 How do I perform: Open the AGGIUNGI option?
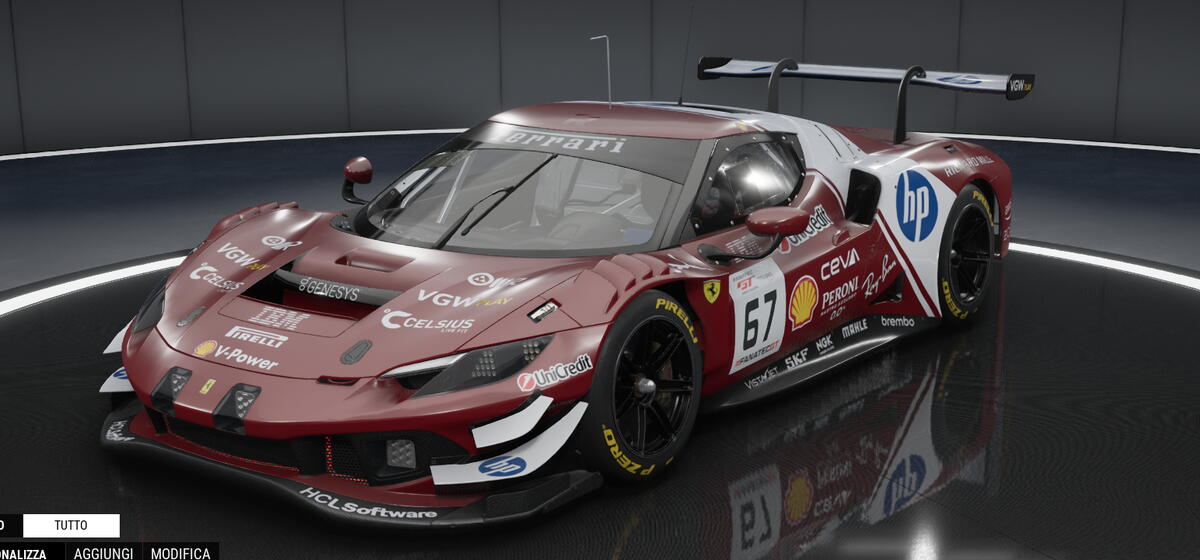tap(103, 553)
